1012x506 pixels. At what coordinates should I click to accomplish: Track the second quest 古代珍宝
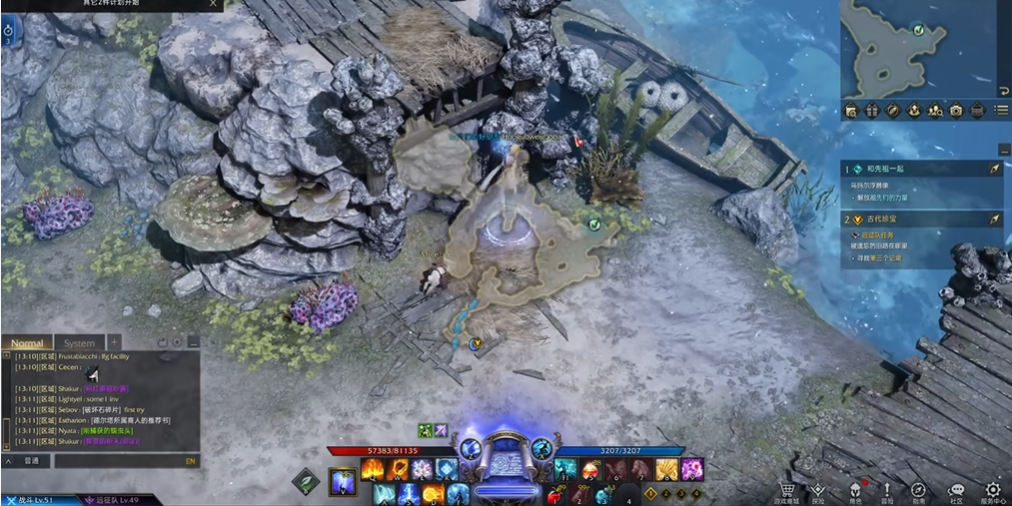coord(995,218)
